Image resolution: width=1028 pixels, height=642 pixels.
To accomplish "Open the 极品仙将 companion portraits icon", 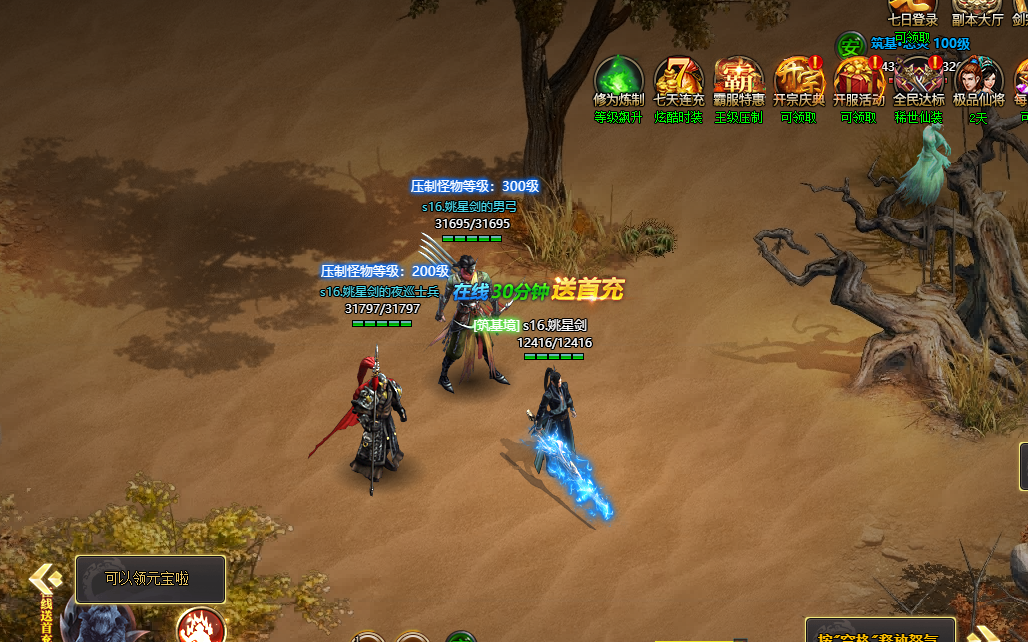I will [978, 80].
